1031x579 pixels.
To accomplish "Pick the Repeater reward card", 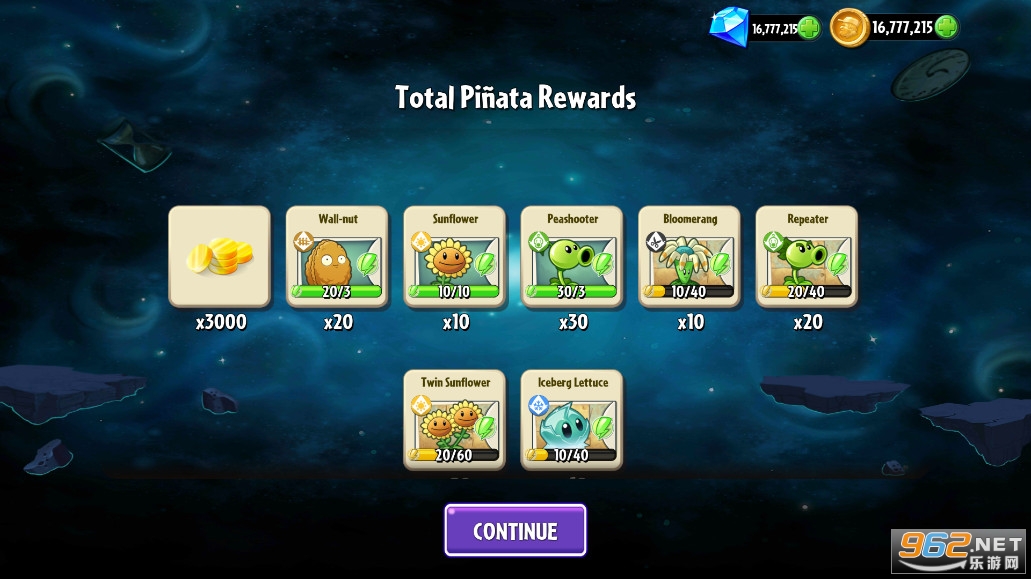I will 807,256.
